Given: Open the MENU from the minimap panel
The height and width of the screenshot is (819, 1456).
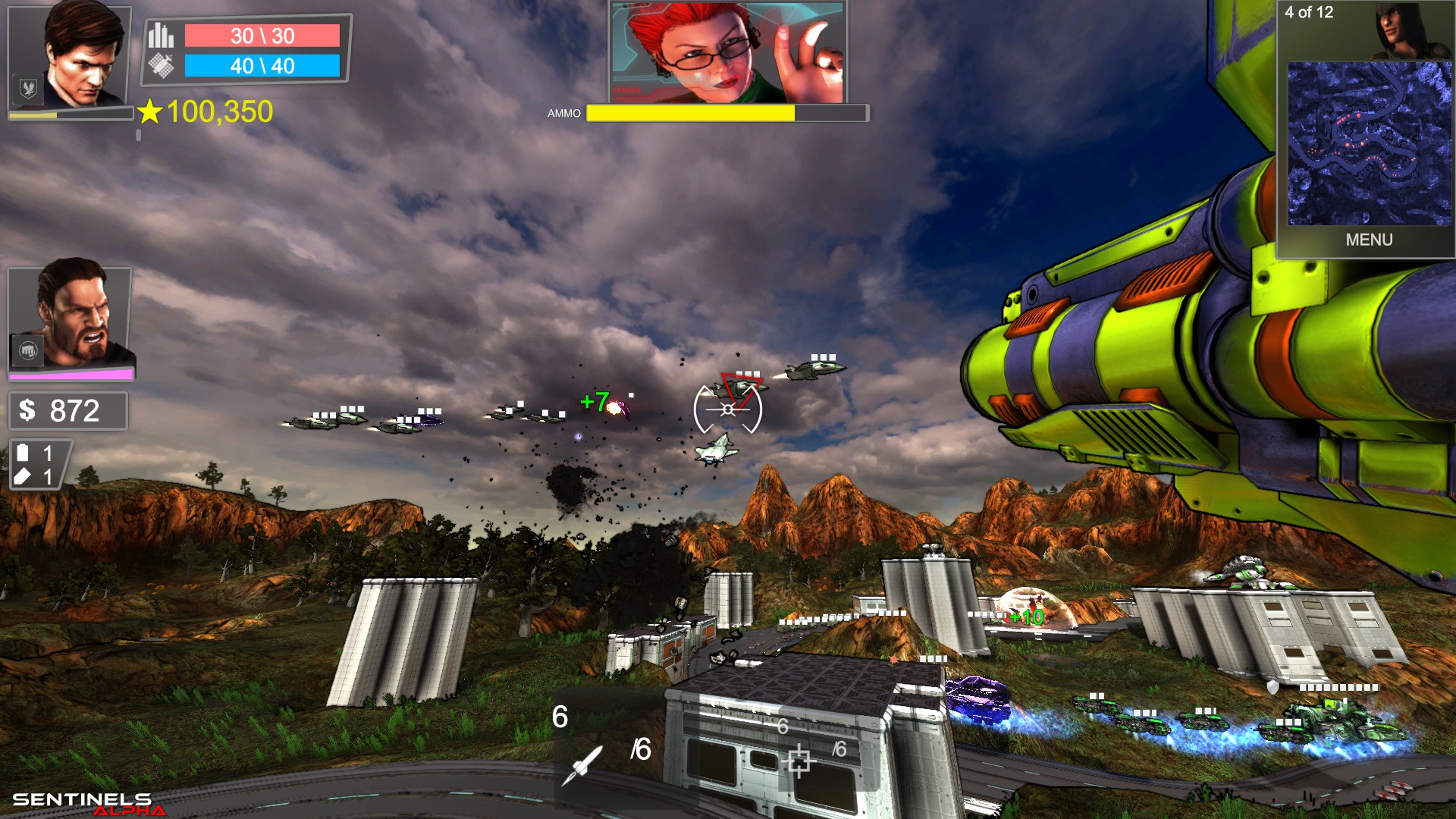Looking at the screenshot, I should click(x=1369, y=240).
